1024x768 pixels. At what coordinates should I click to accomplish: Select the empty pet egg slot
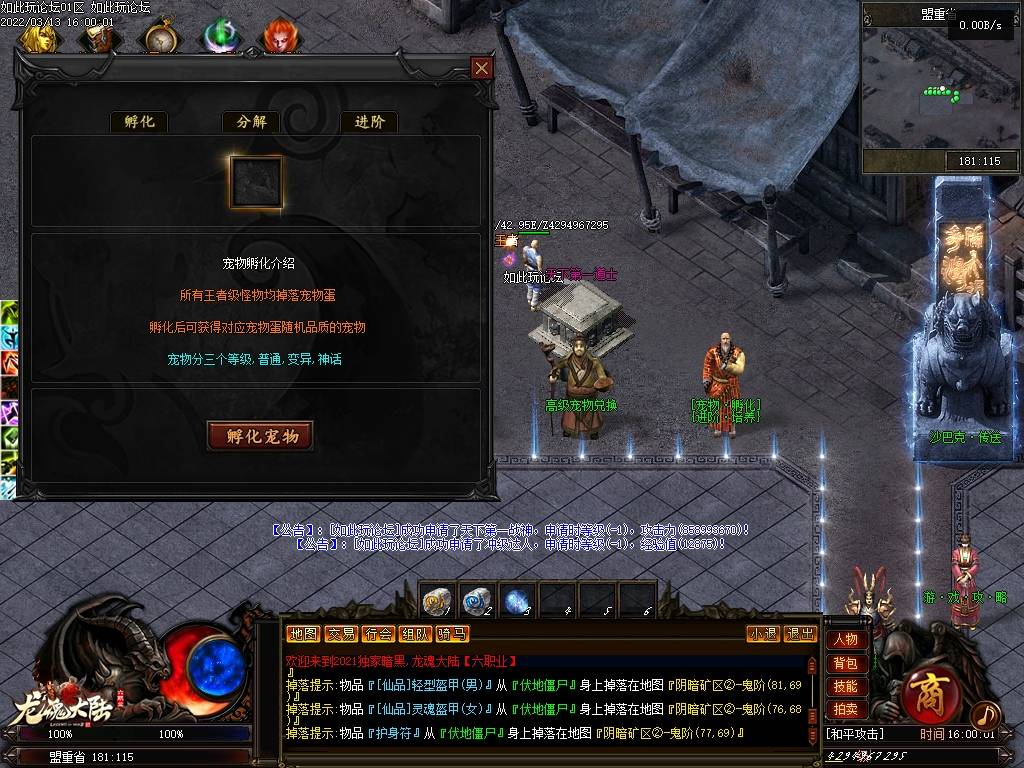point(256,181)
